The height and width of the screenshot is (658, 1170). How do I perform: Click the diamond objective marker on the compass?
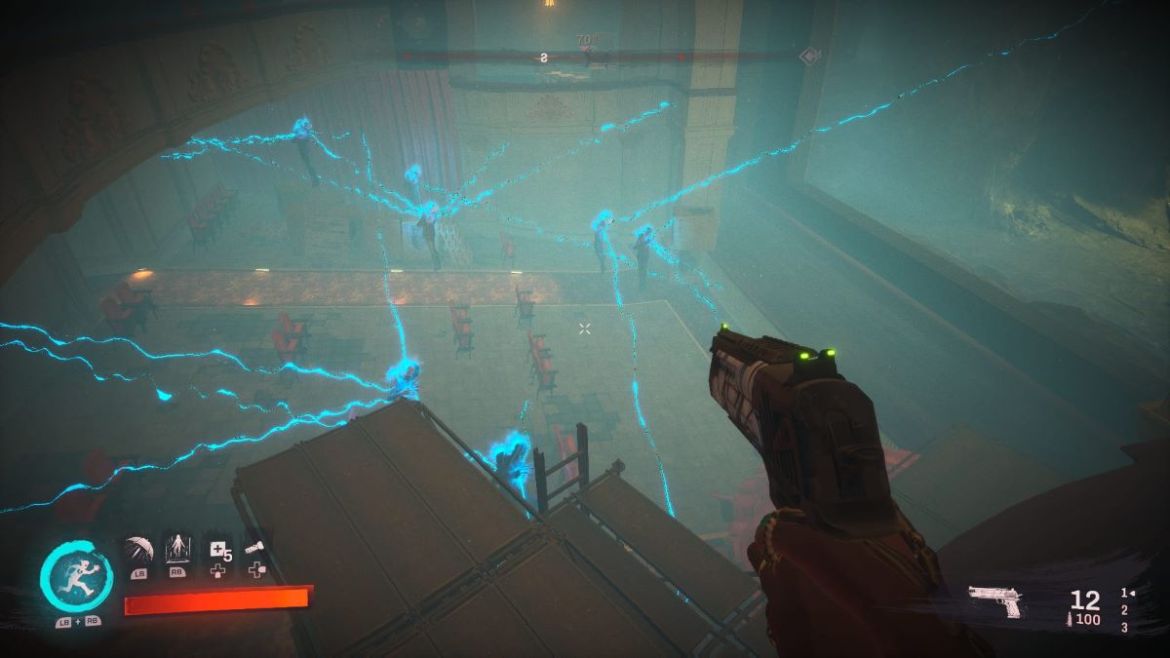click(x=808, y=57)
